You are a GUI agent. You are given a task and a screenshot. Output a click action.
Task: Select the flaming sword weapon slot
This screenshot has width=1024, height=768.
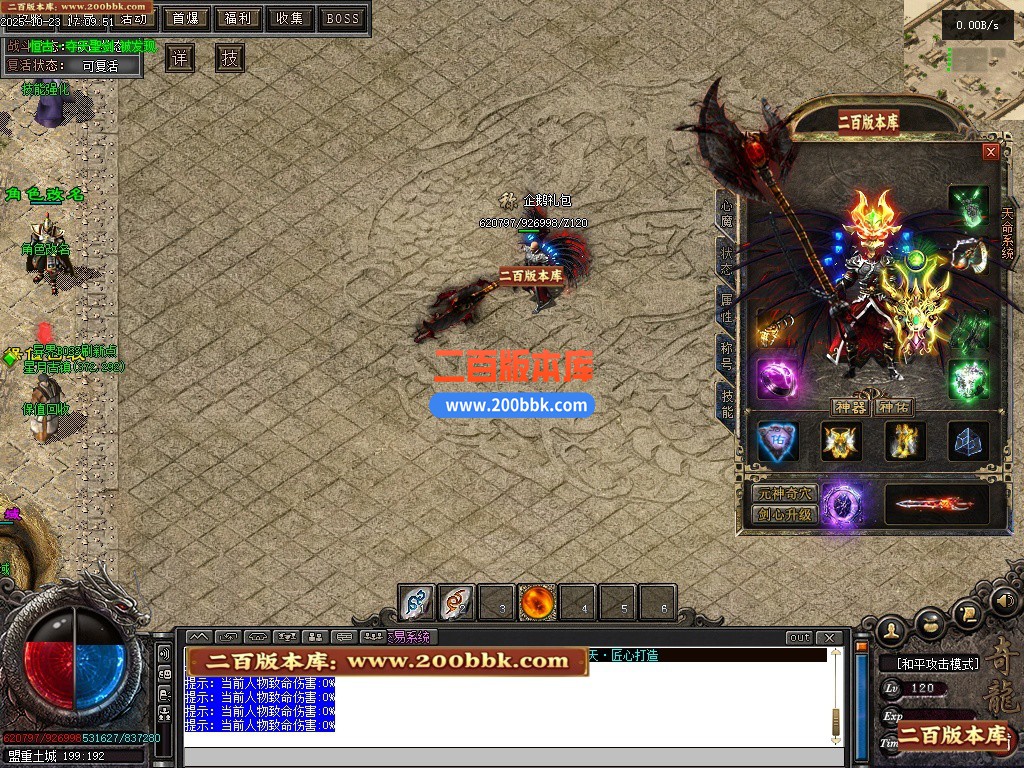936,504
